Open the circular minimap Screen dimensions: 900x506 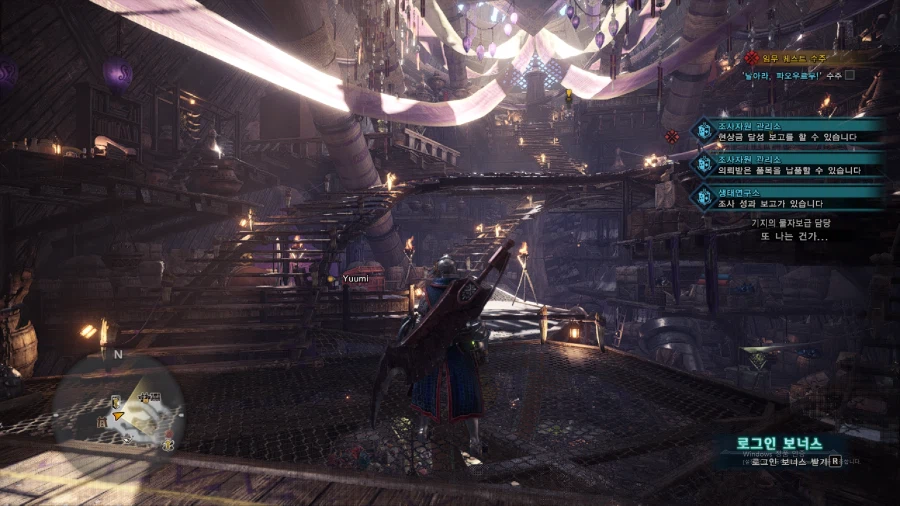120,404
